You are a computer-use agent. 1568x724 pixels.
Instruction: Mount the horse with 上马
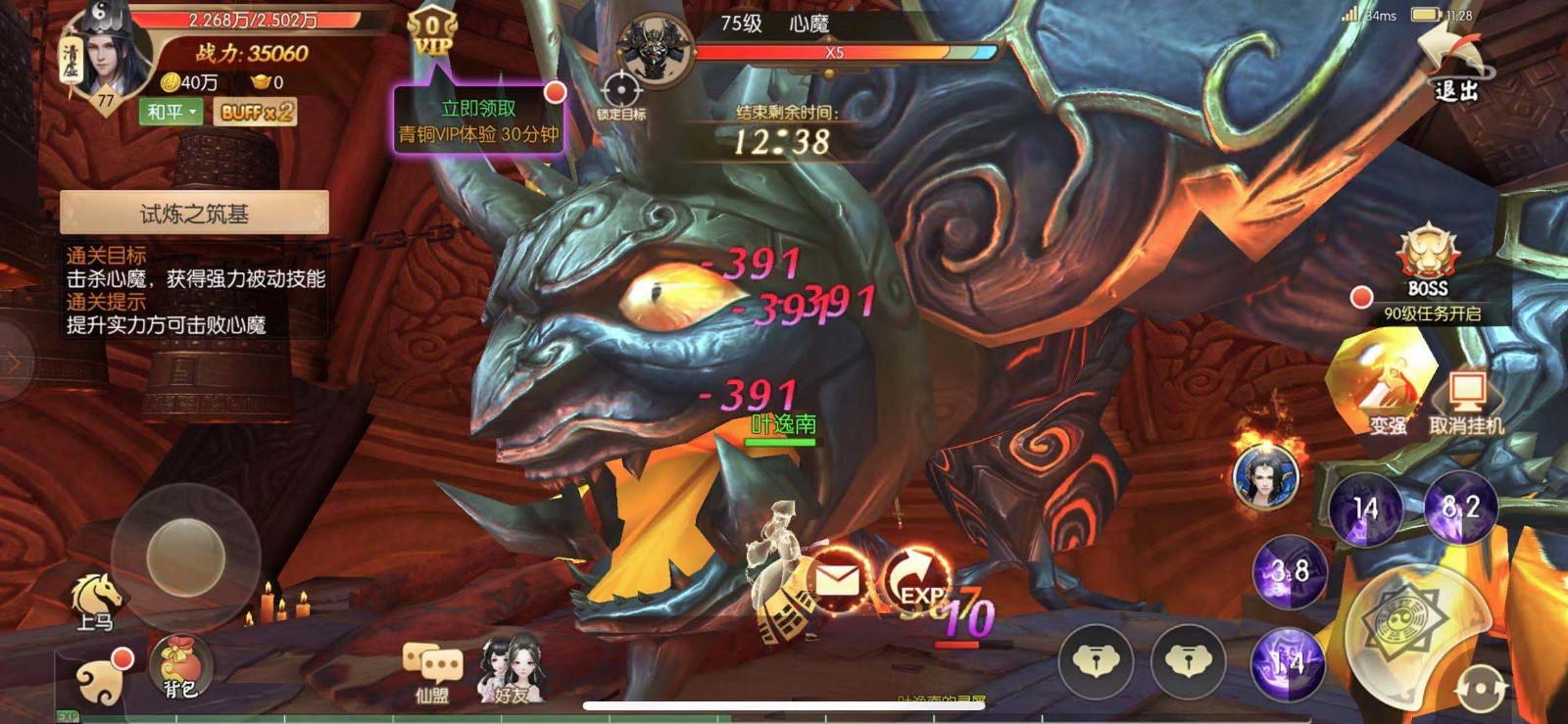click(x=96, y=600)
